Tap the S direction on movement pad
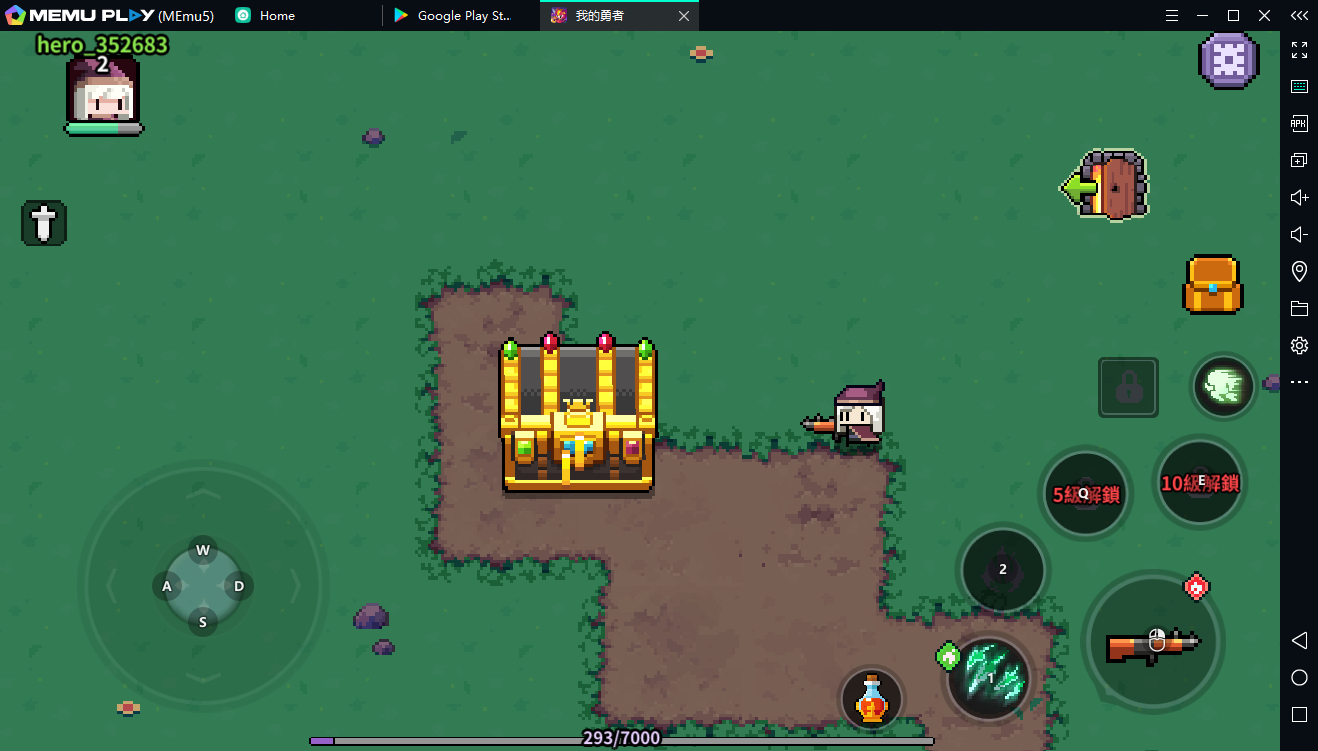The width and height of the screenshot is (1318, 751). click(203, 622)
